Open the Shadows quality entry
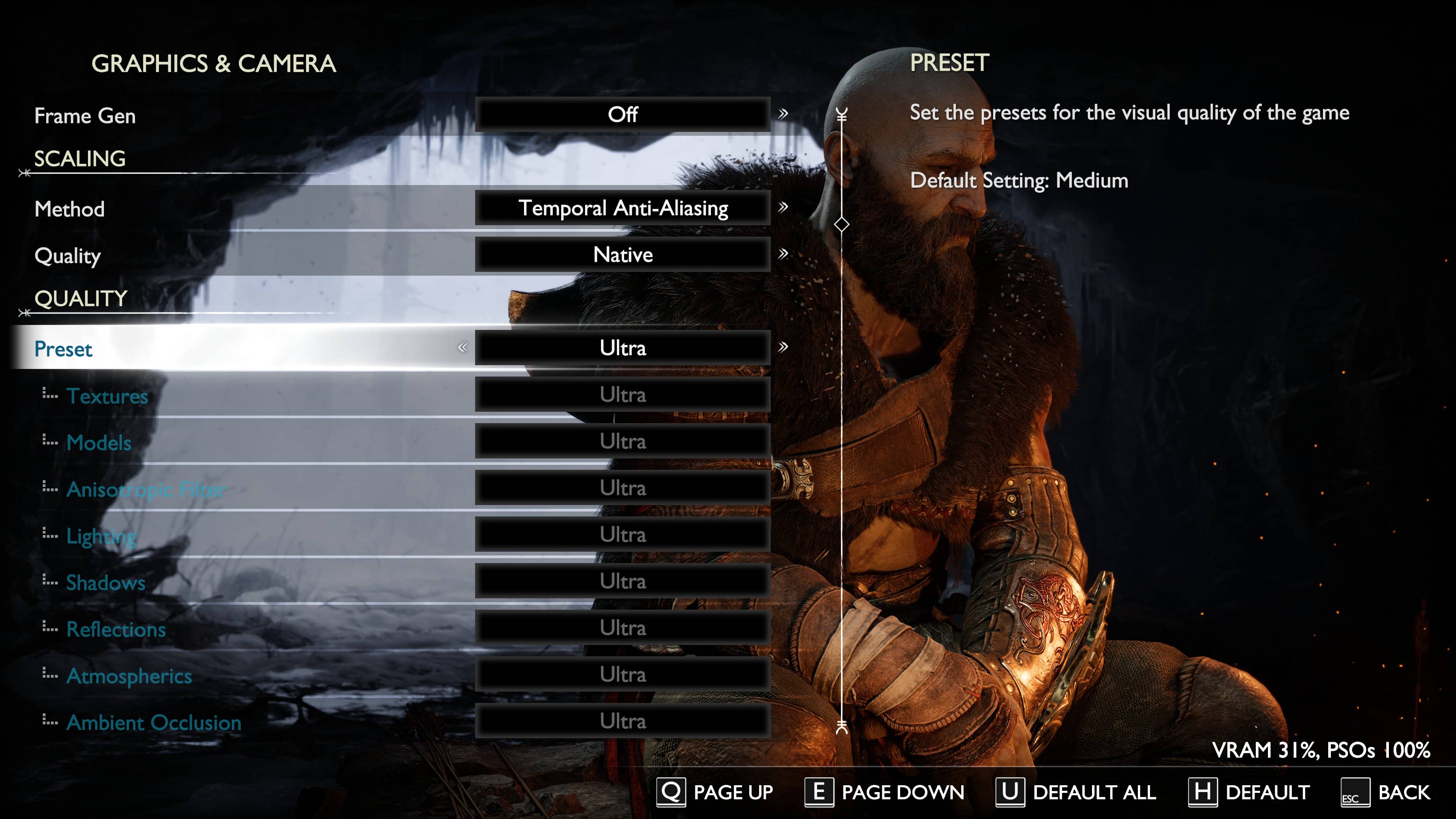This screenshot has width=1456, height=819. coord(106,583)
